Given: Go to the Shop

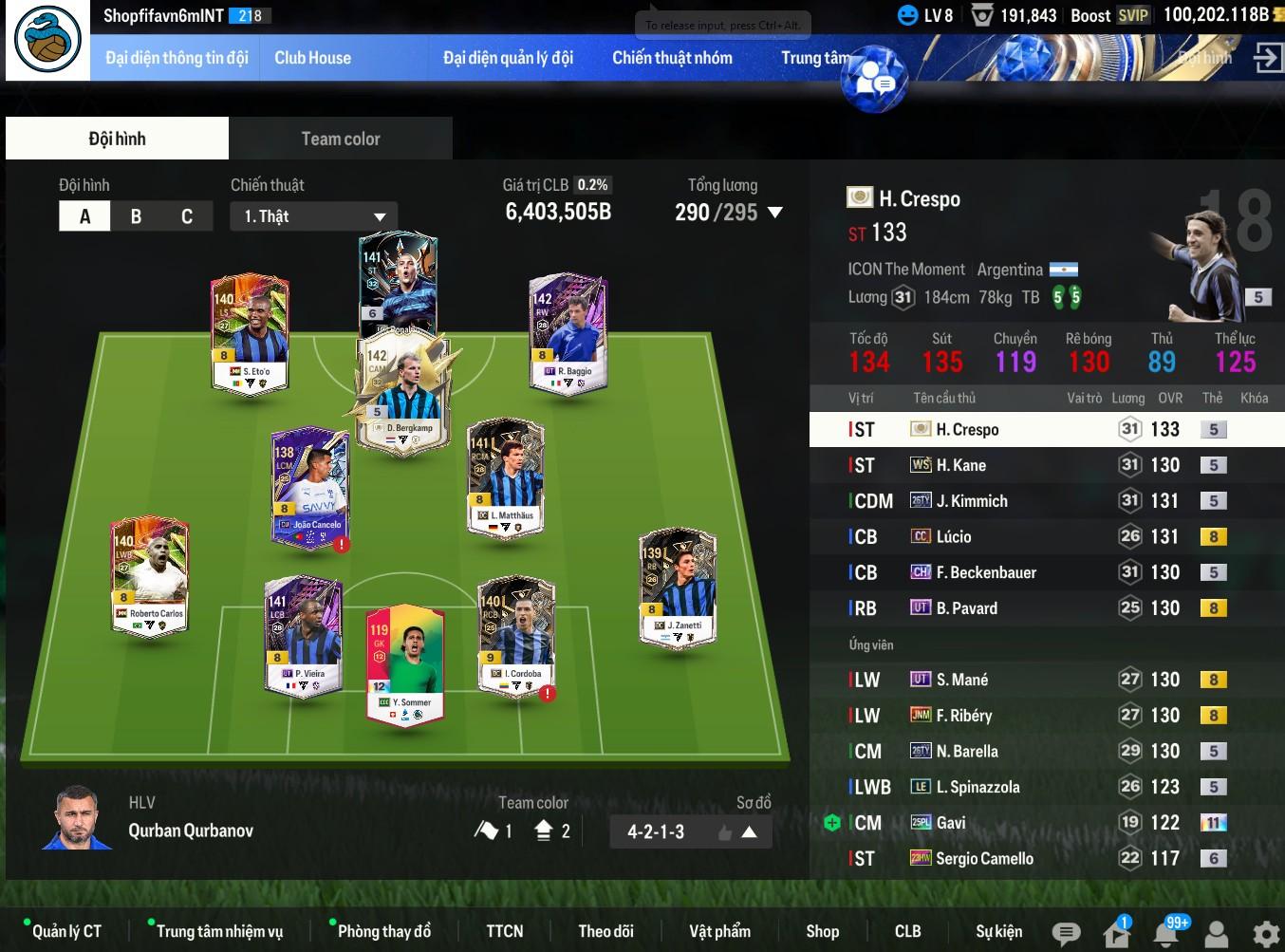Looking at the screenshot, I should 822,931.
